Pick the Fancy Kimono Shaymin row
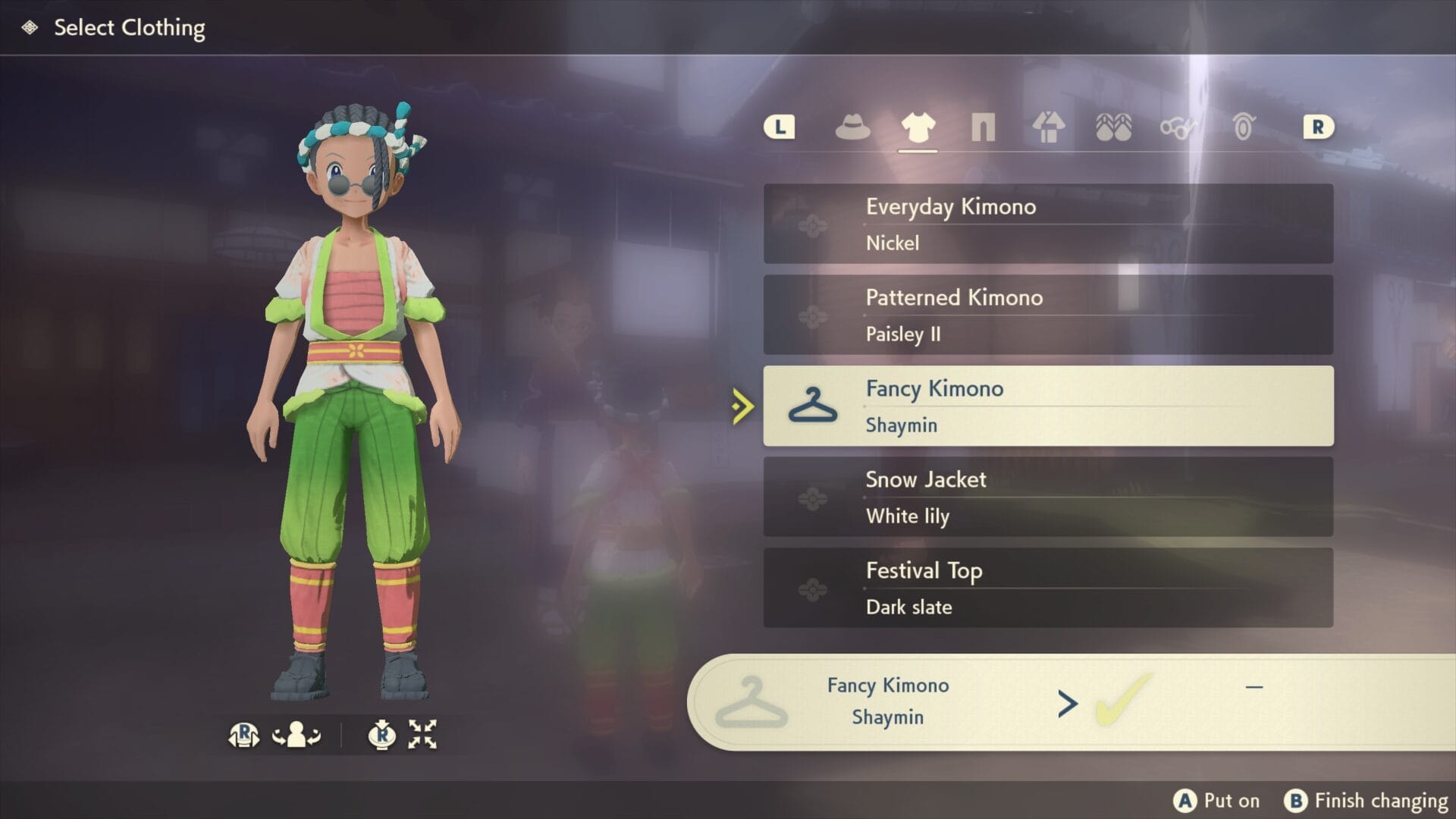Screen dimensions: 1456x819 pyautogui.click(x=1047, y=406)
